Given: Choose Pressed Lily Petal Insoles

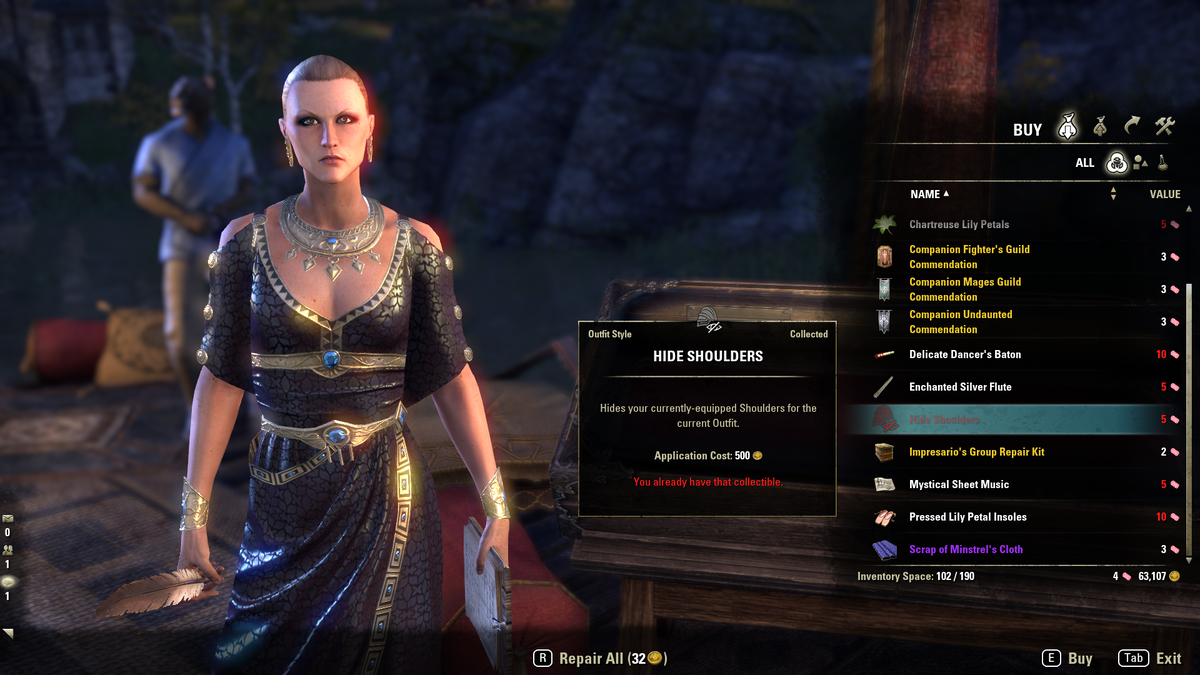Looking at the screenshot, I should (967, 517).
